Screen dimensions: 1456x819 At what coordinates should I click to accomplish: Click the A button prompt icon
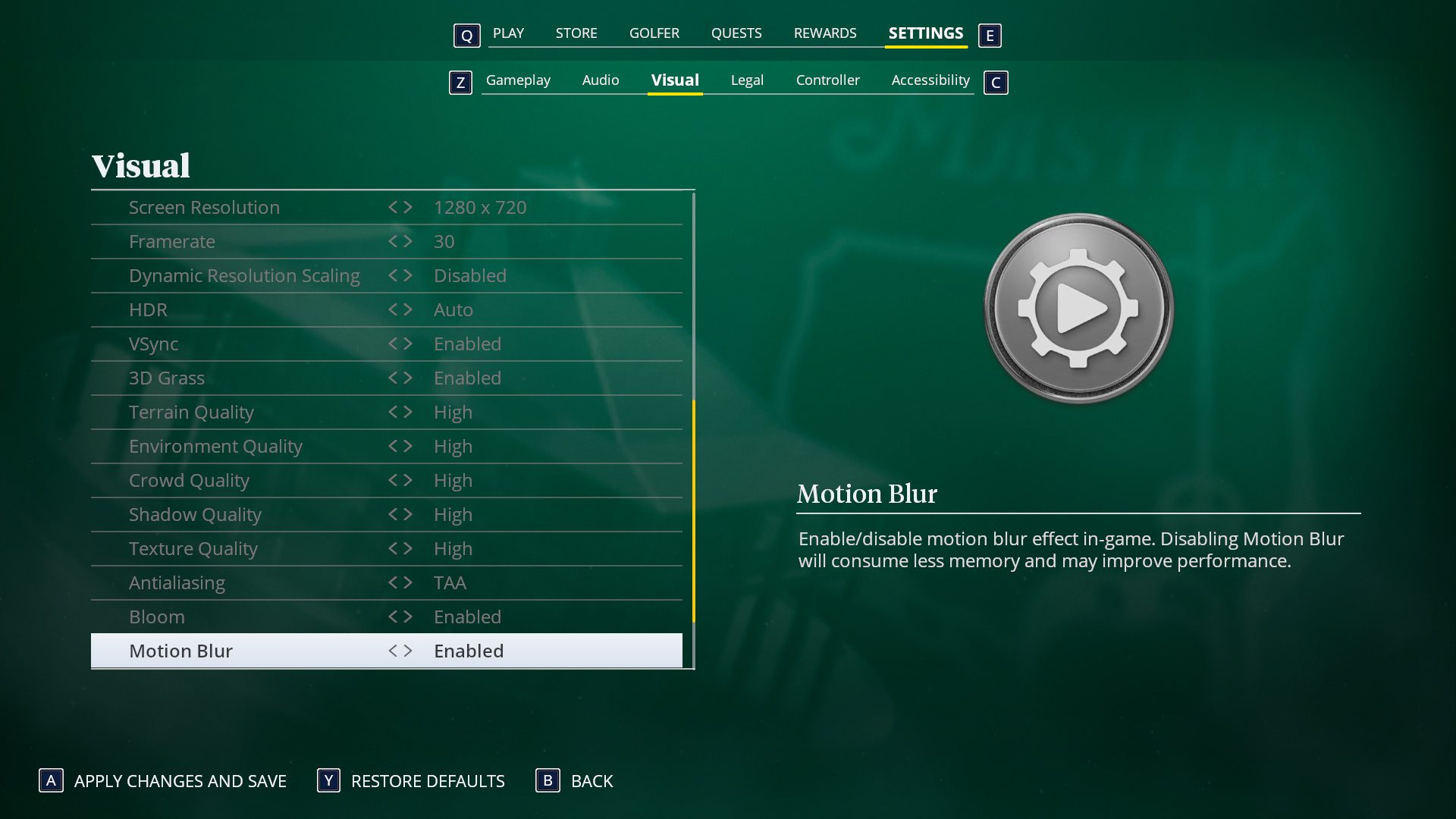tap(50, 781)
